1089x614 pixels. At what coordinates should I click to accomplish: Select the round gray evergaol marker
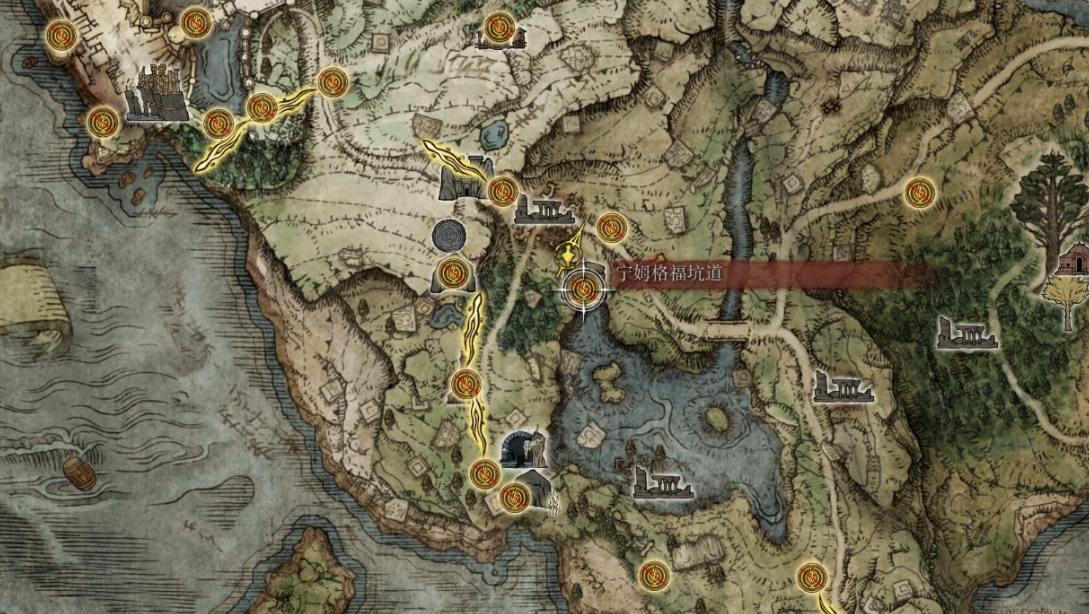tap(449, 236)
